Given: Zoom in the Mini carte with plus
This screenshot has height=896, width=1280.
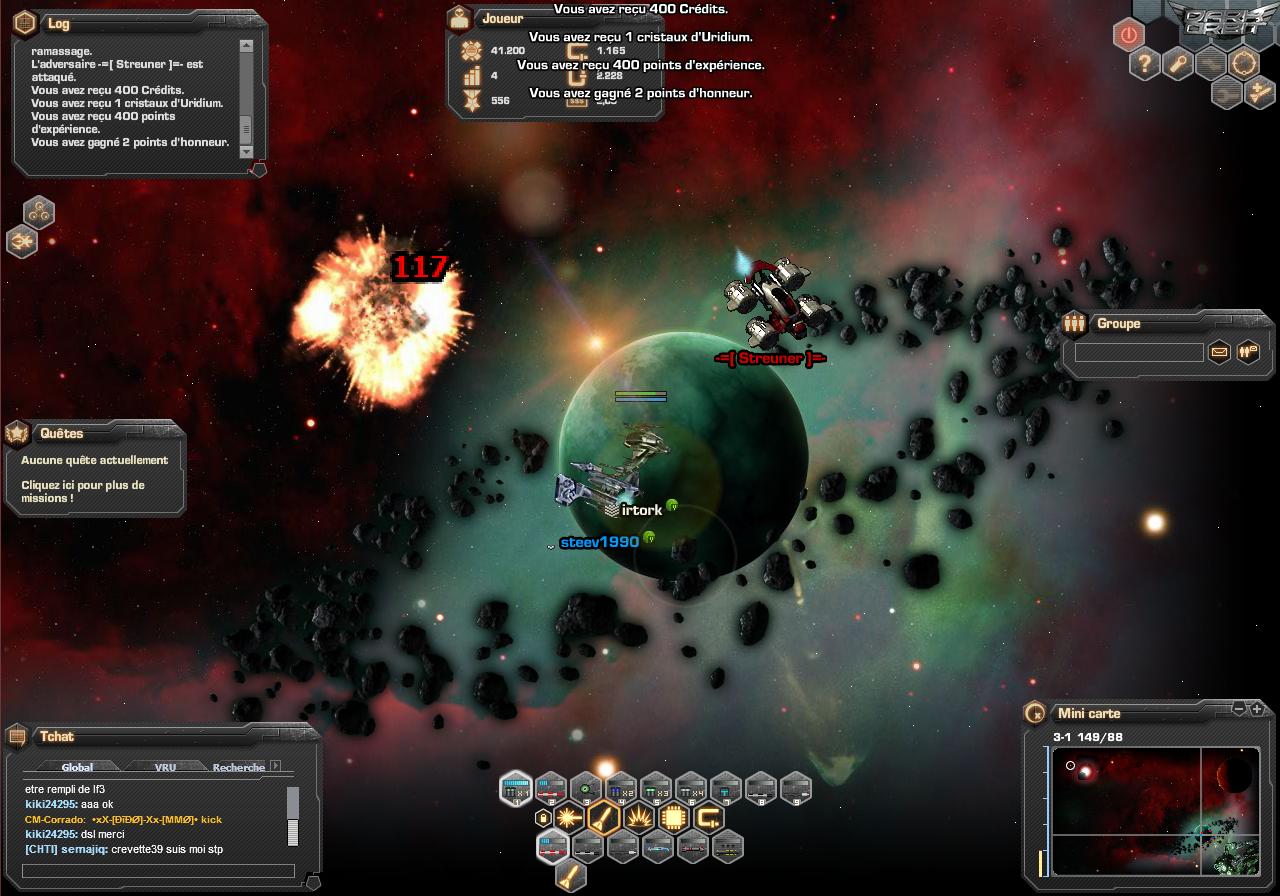Looking at the screenshot, I should coord(1257,709).
